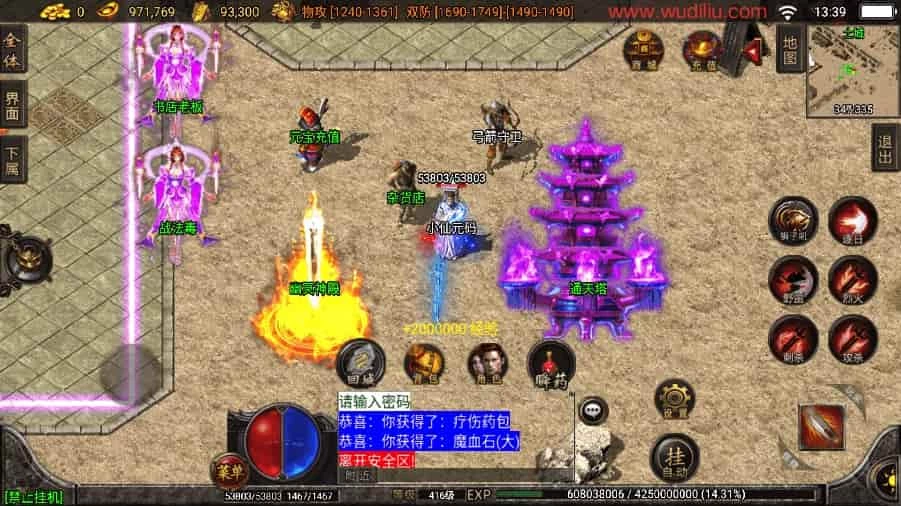The width and height of the screenshot is (901, 506).
Task: Open the 全体 tab on the left
Action: click(x=13, y=50)
